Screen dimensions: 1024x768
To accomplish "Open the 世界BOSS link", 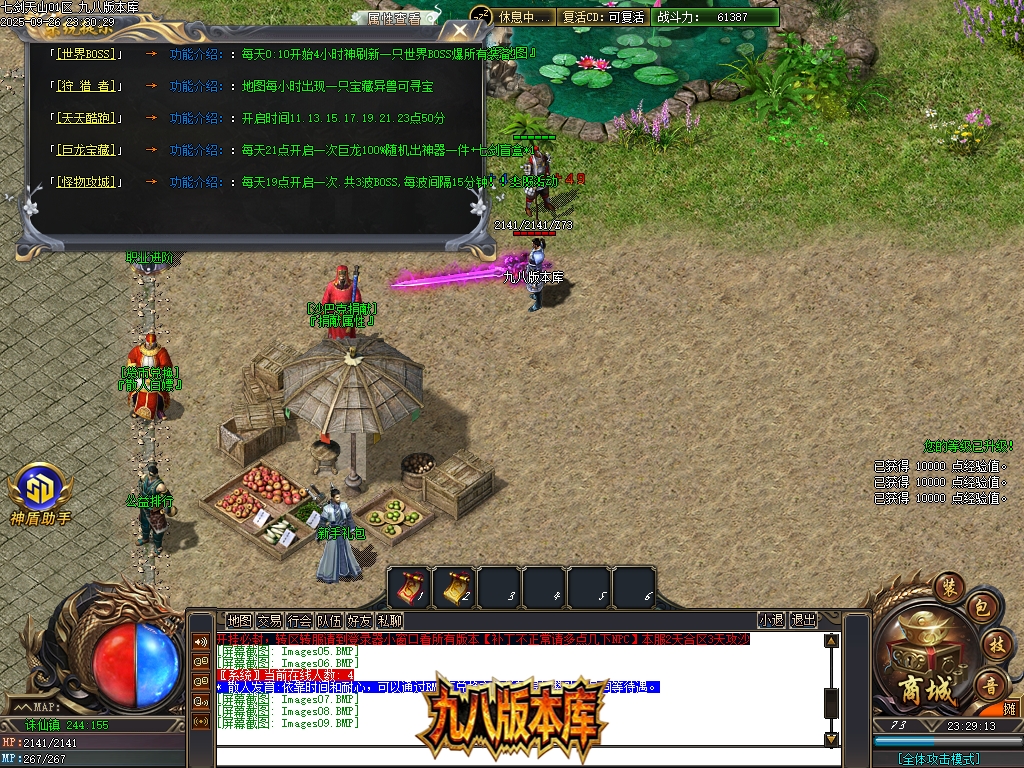I will click(x=85, y=54).
